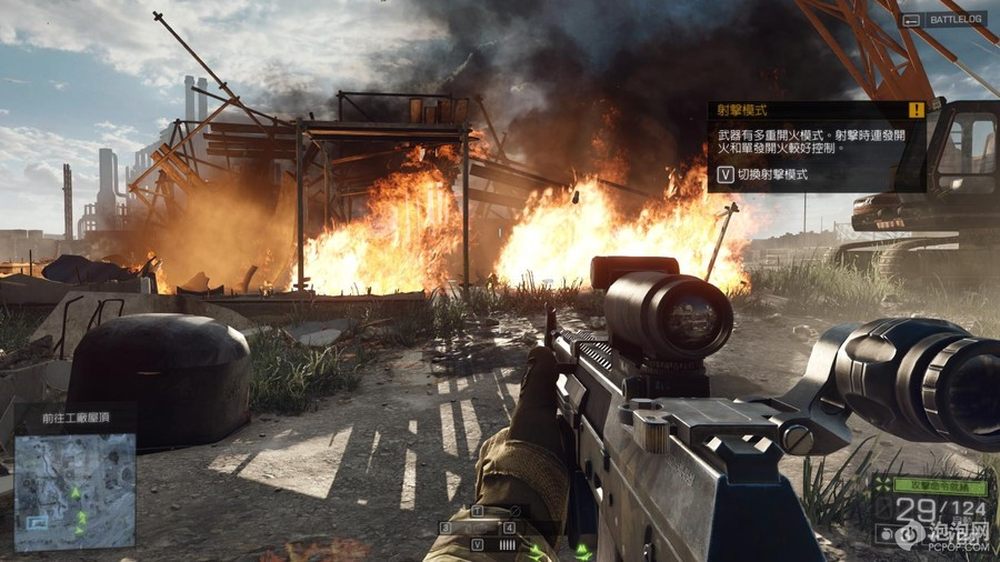Click the yellow exclamation hint icon
The height and width of the screenshot is (562, 1000).
(916, 110)
